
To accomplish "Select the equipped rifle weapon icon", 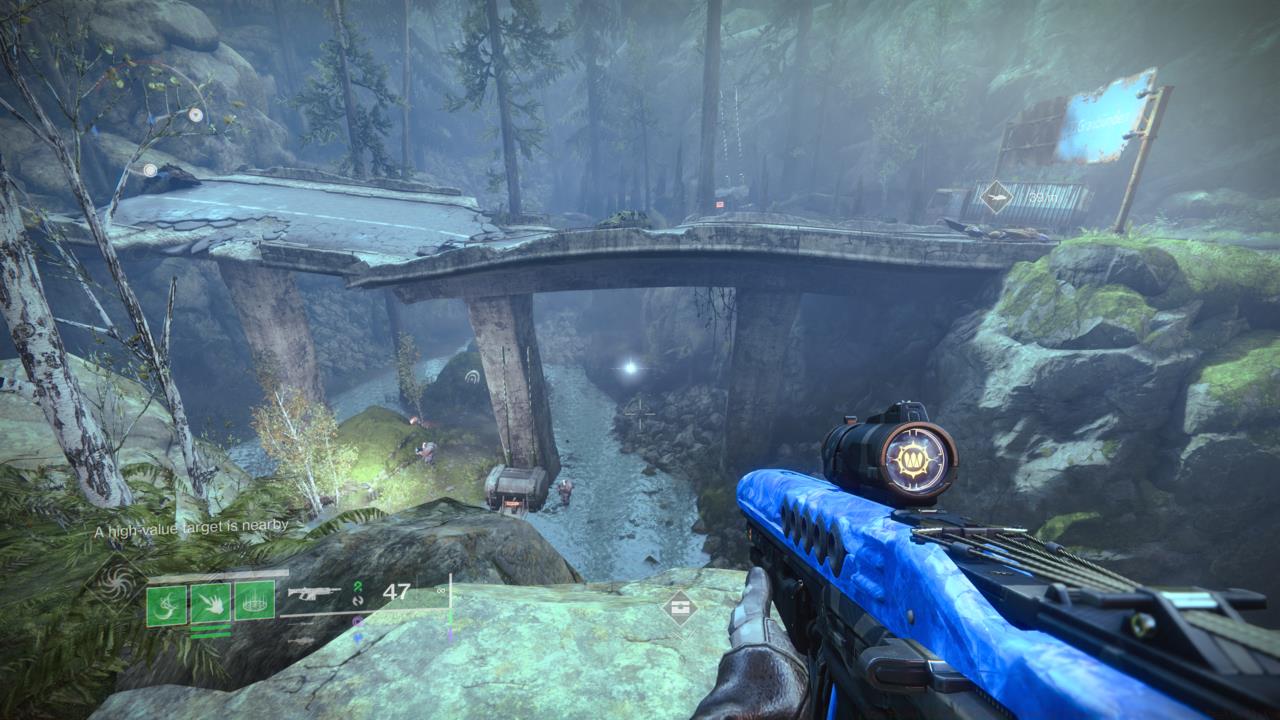I will pos(313,593).
